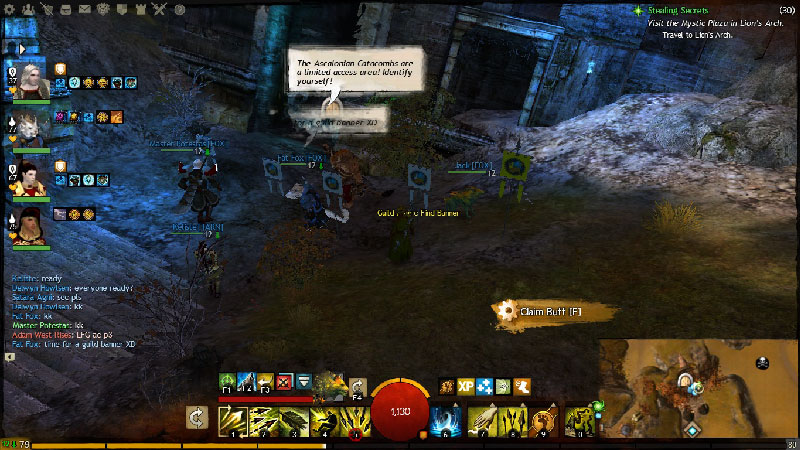800x450 pixels.
Task: Click the XP boost effect icon
Action: [466, 385]
